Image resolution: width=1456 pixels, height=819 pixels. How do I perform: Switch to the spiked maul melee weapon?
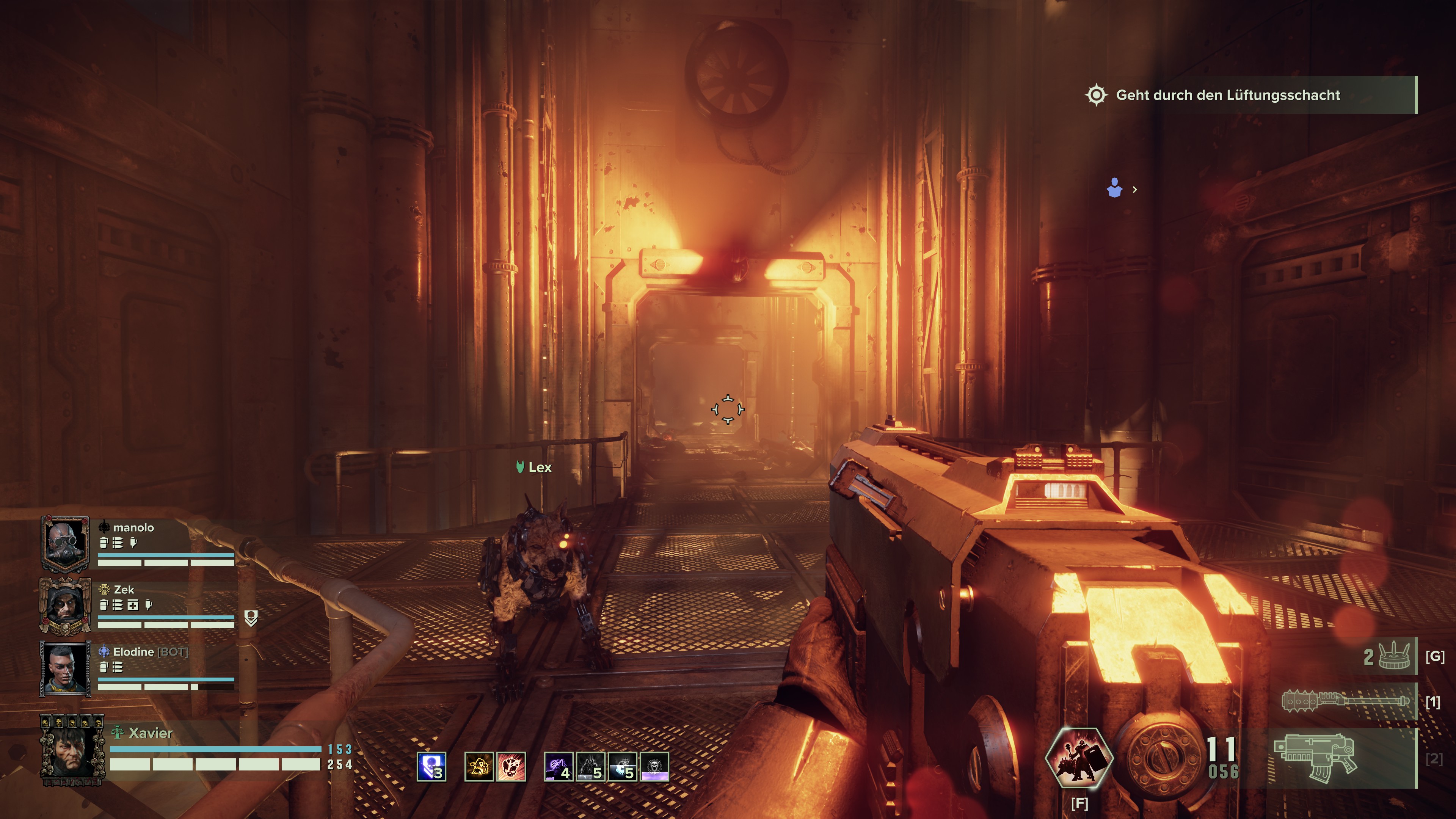pyautogui.click(x=1345, y=701)
